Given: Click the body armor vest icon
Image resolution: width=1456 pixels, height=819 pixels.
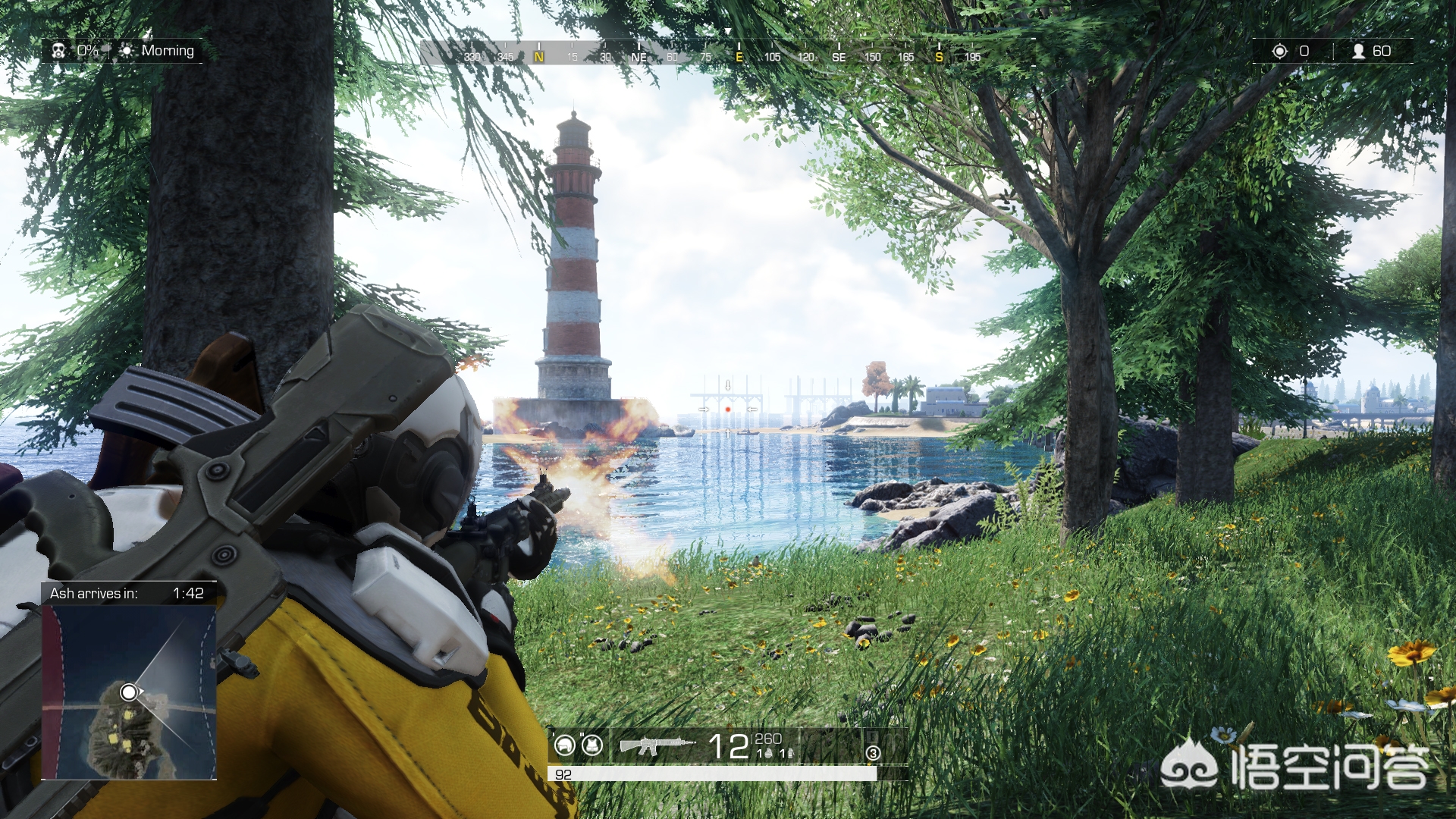Looking at the screenshot, I should (x=592, y=745).
